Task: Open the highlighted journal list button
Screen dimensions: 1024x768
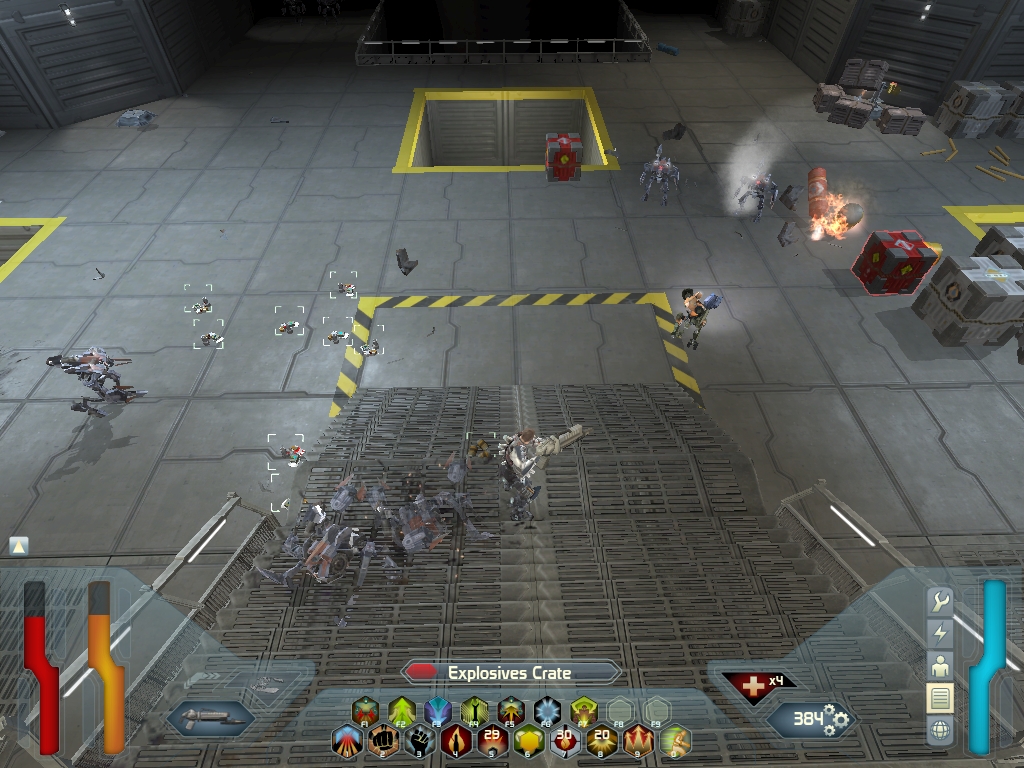Action: (940, 698)
